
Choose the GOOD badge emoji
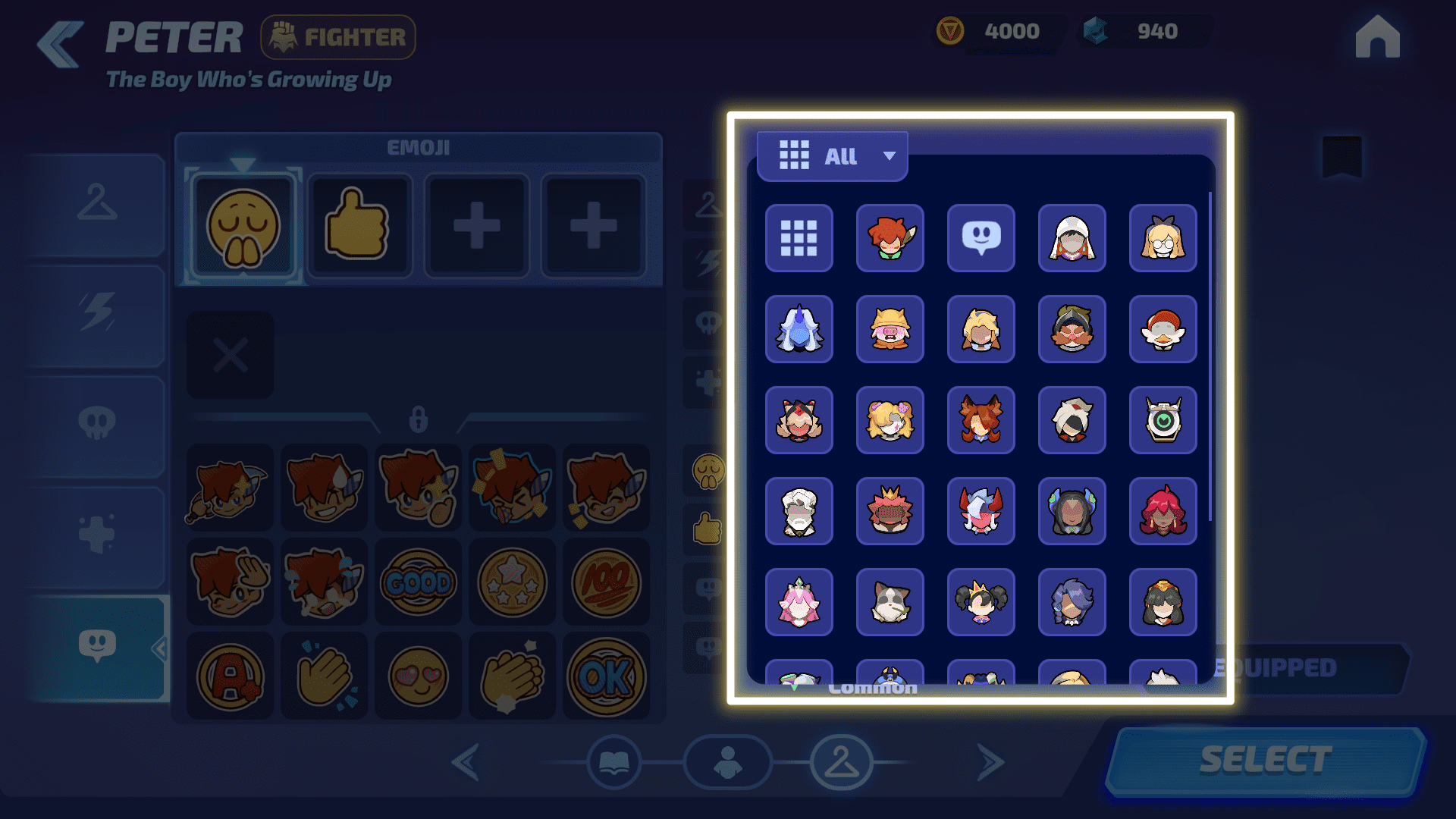click(x=418, y=582)
